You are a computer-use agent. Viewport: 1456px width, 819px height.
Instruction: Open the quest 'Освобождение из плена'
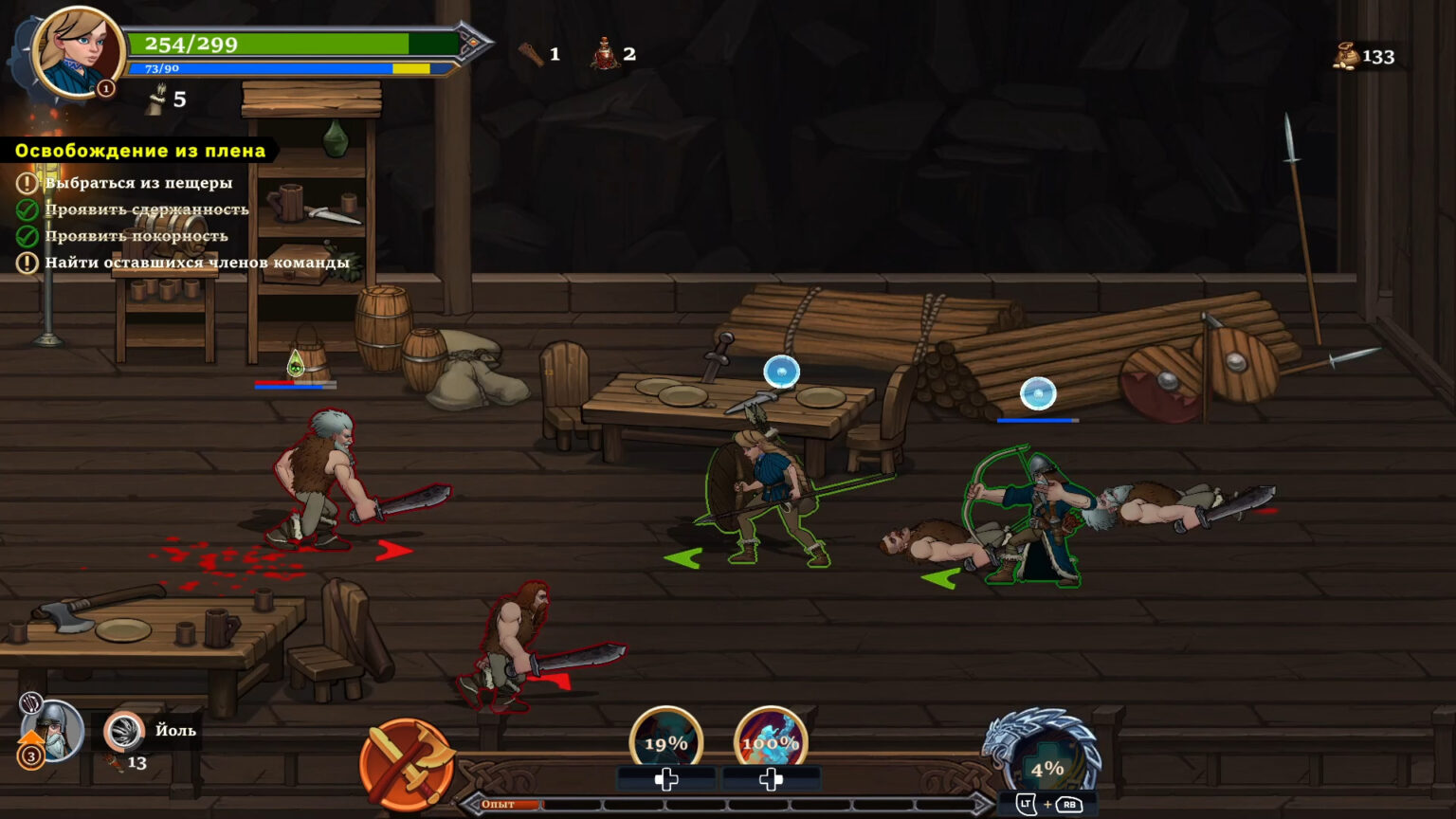140,151
